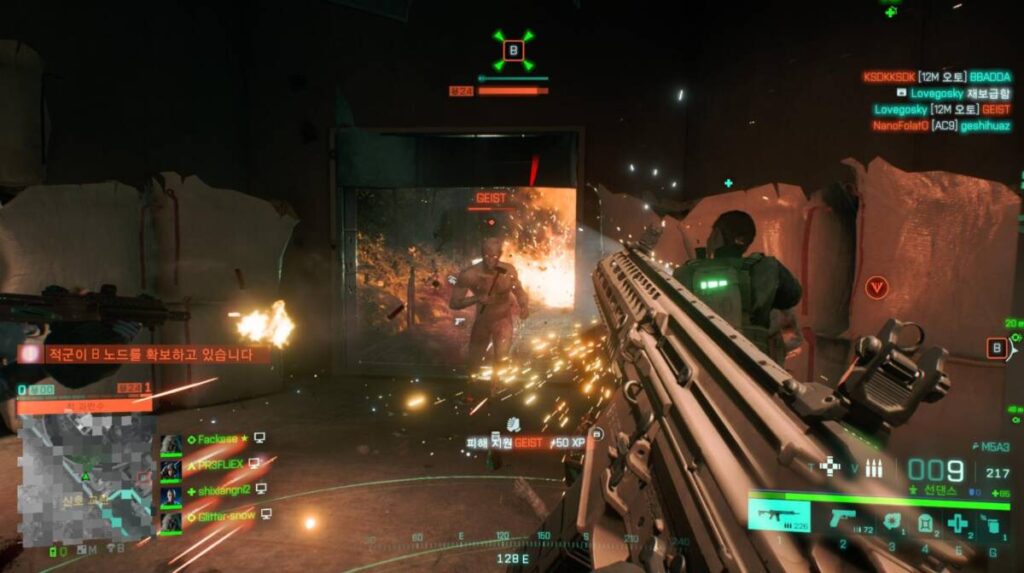Click the B objective icon at right edge

click(x=997, y=348)
